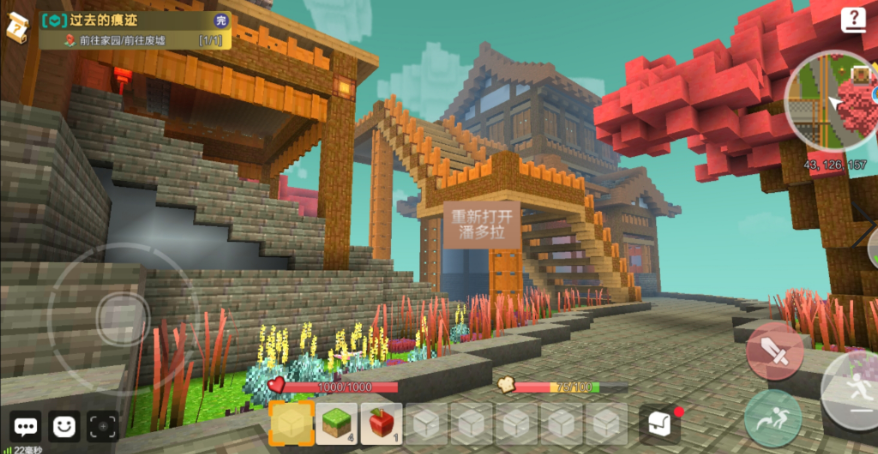
Task: Select the grass block hotbar slot
Action: [x=338, y=424]
